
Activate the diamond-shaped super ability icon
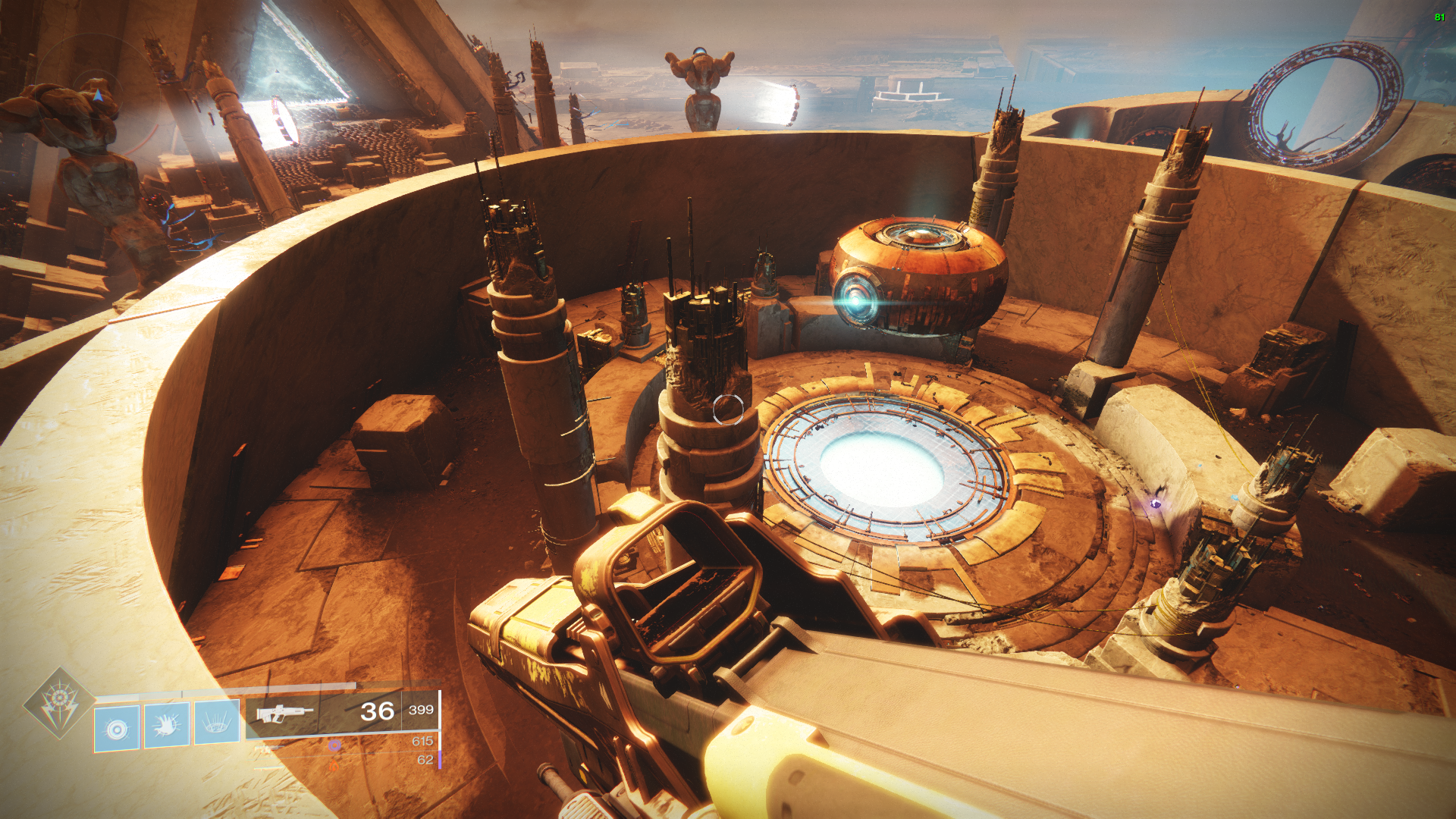pyautogui.click(x=59, y=703)
